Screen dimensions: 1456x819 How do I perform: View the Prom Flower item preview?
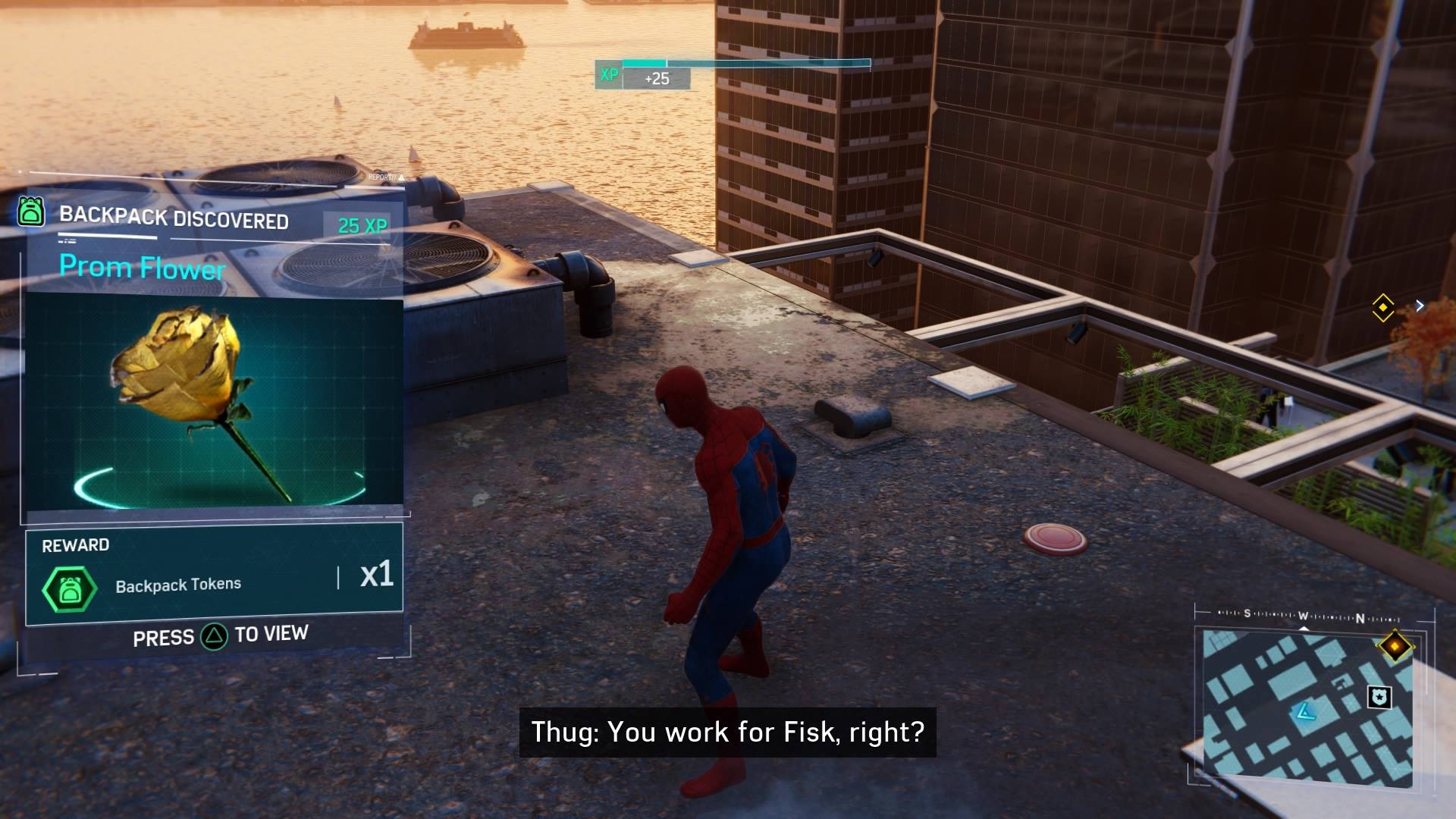pos(214,402)
